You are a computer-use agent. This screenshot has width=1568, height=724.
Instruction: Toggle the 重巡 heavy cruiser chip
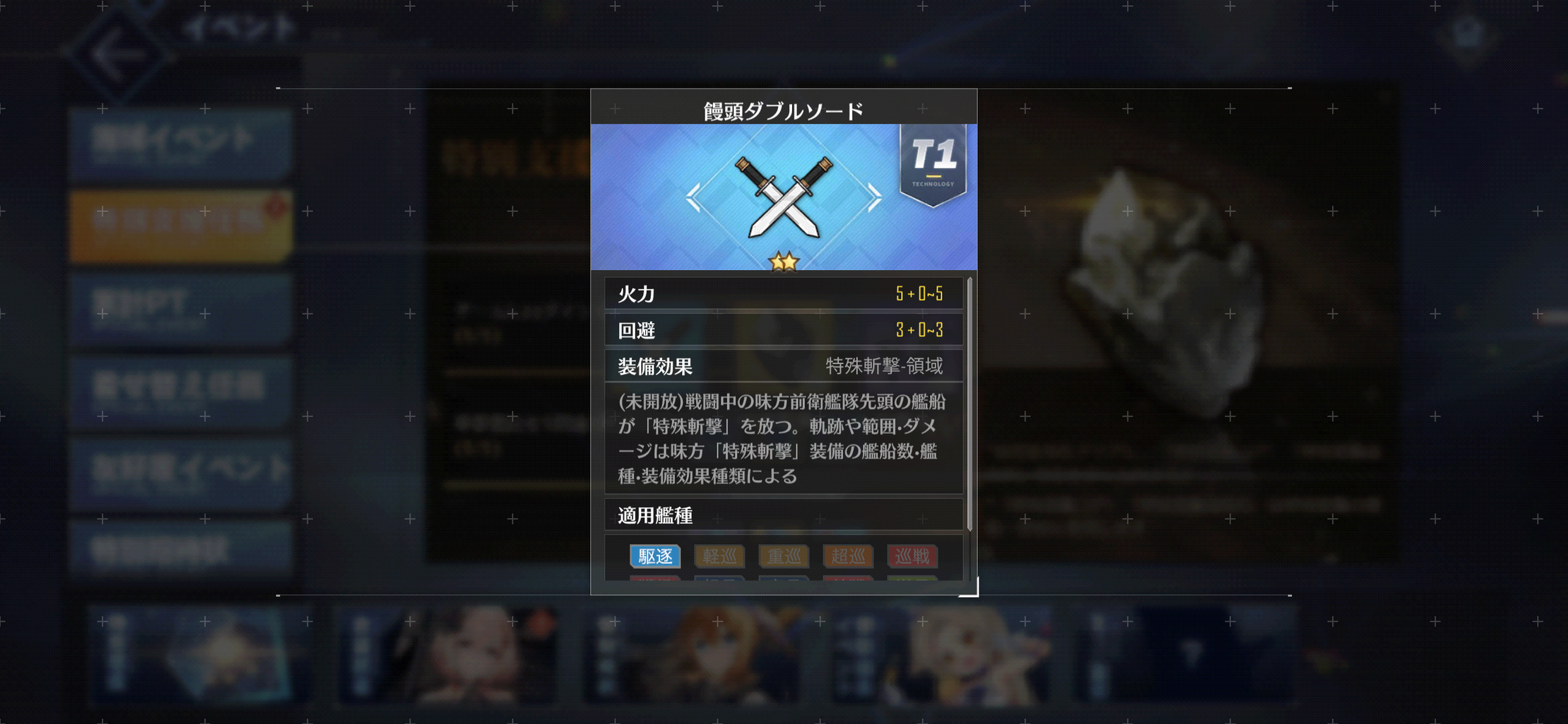pos(784,556)
